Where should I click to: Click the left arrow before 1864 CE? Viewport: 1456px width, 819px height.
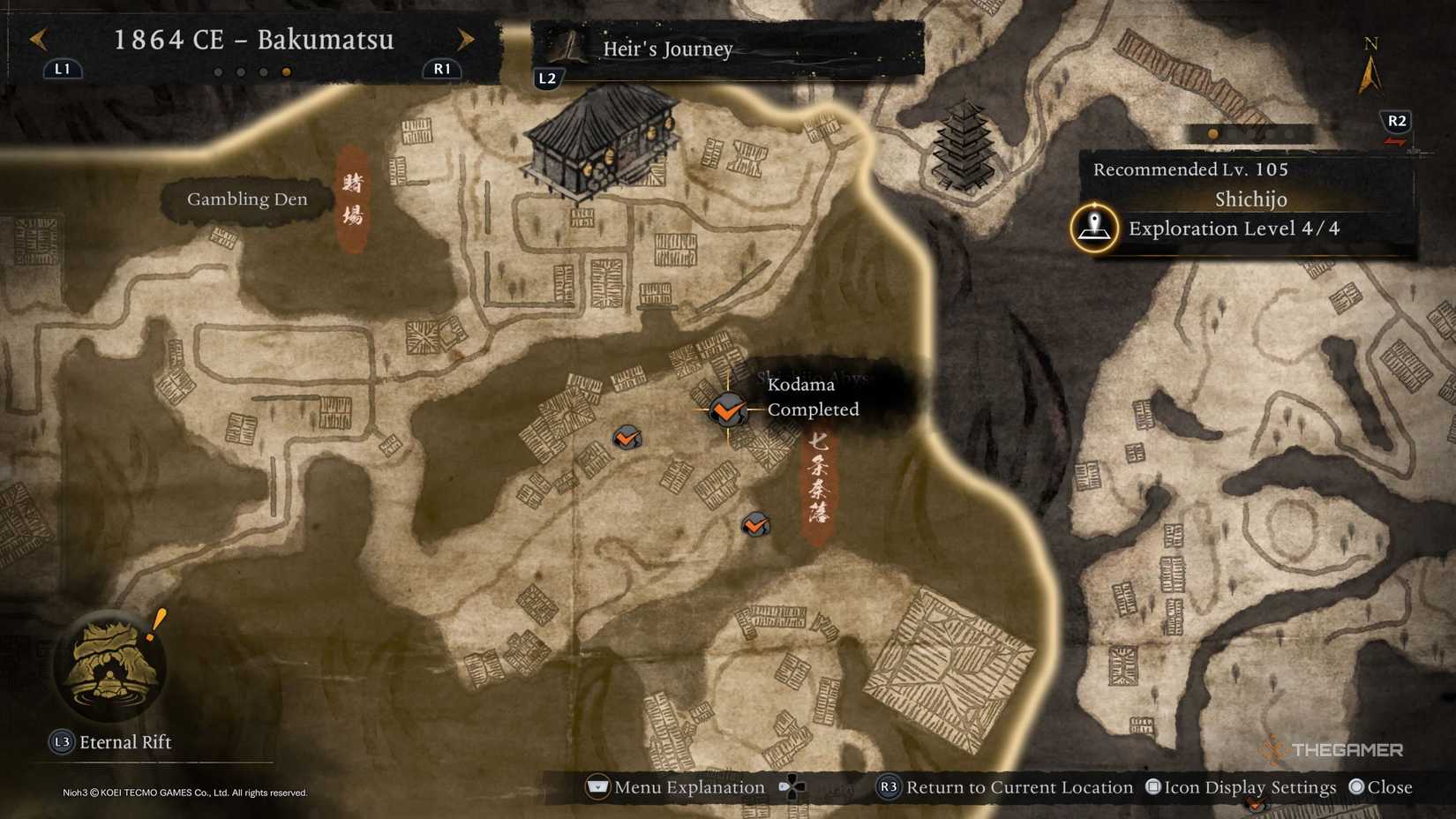(37, 40)
